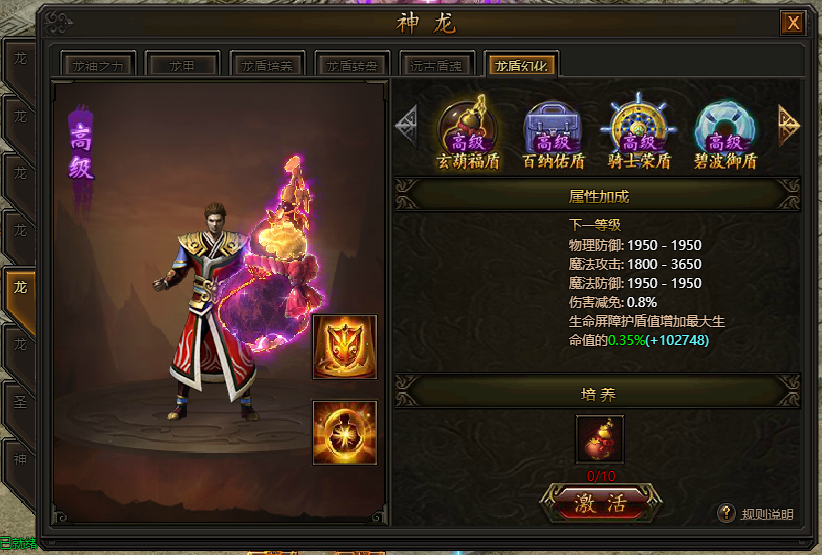822x555 pixels.
Task: Show next shield skins with right arrow
Action: pyautogui.click(x=788, y=124)
